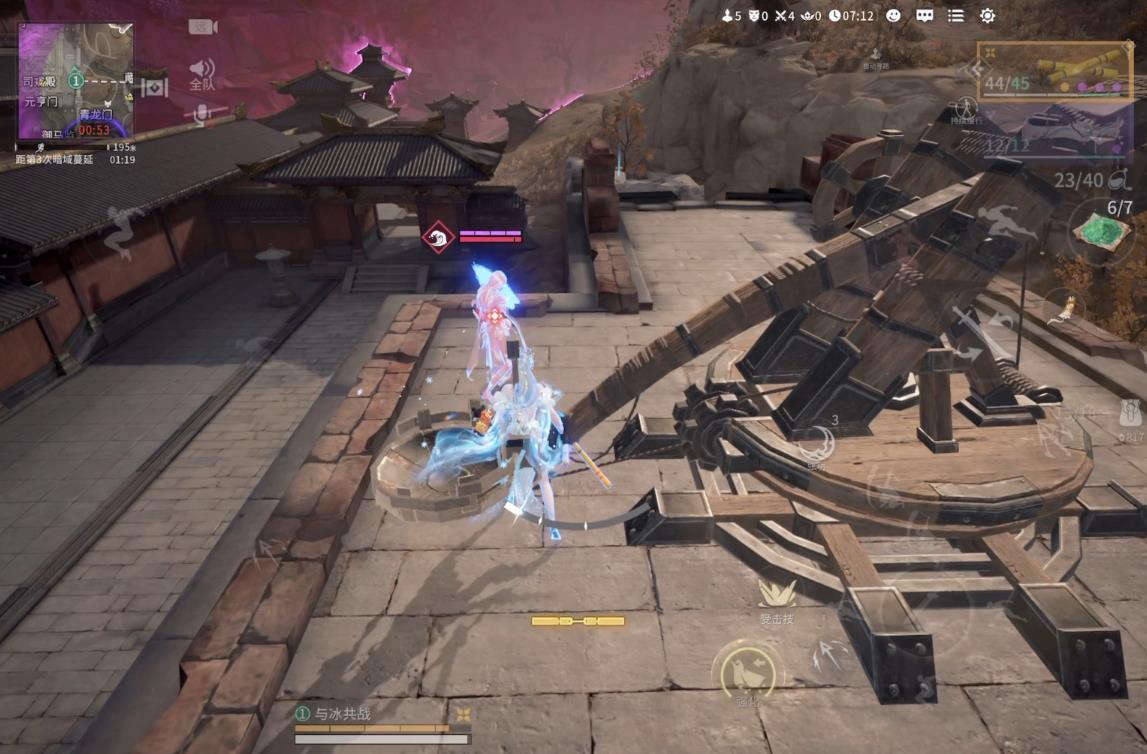Toggle the 全队 team voice speaker
1147x754 pixels.
coord(202,73)
